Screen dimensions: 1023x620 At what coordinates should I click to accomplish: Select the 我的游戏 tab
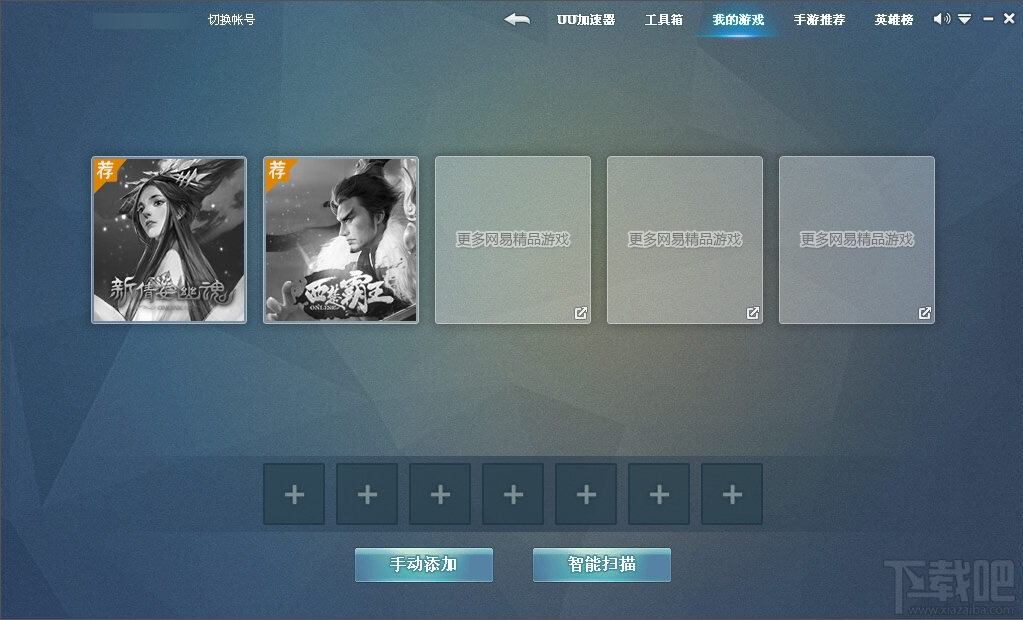tap(738, 19)
